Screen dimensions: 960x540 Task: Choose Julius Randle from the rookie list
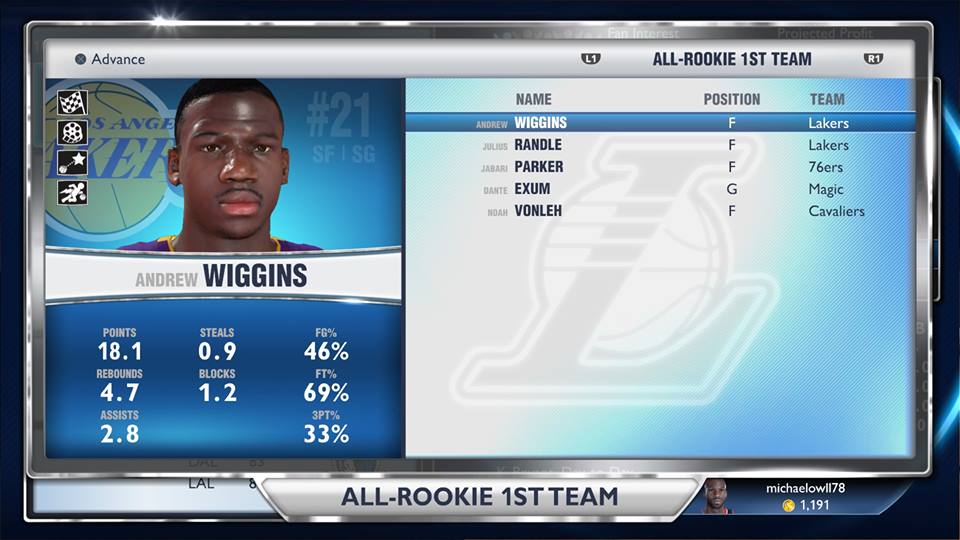tap(659, 145)
